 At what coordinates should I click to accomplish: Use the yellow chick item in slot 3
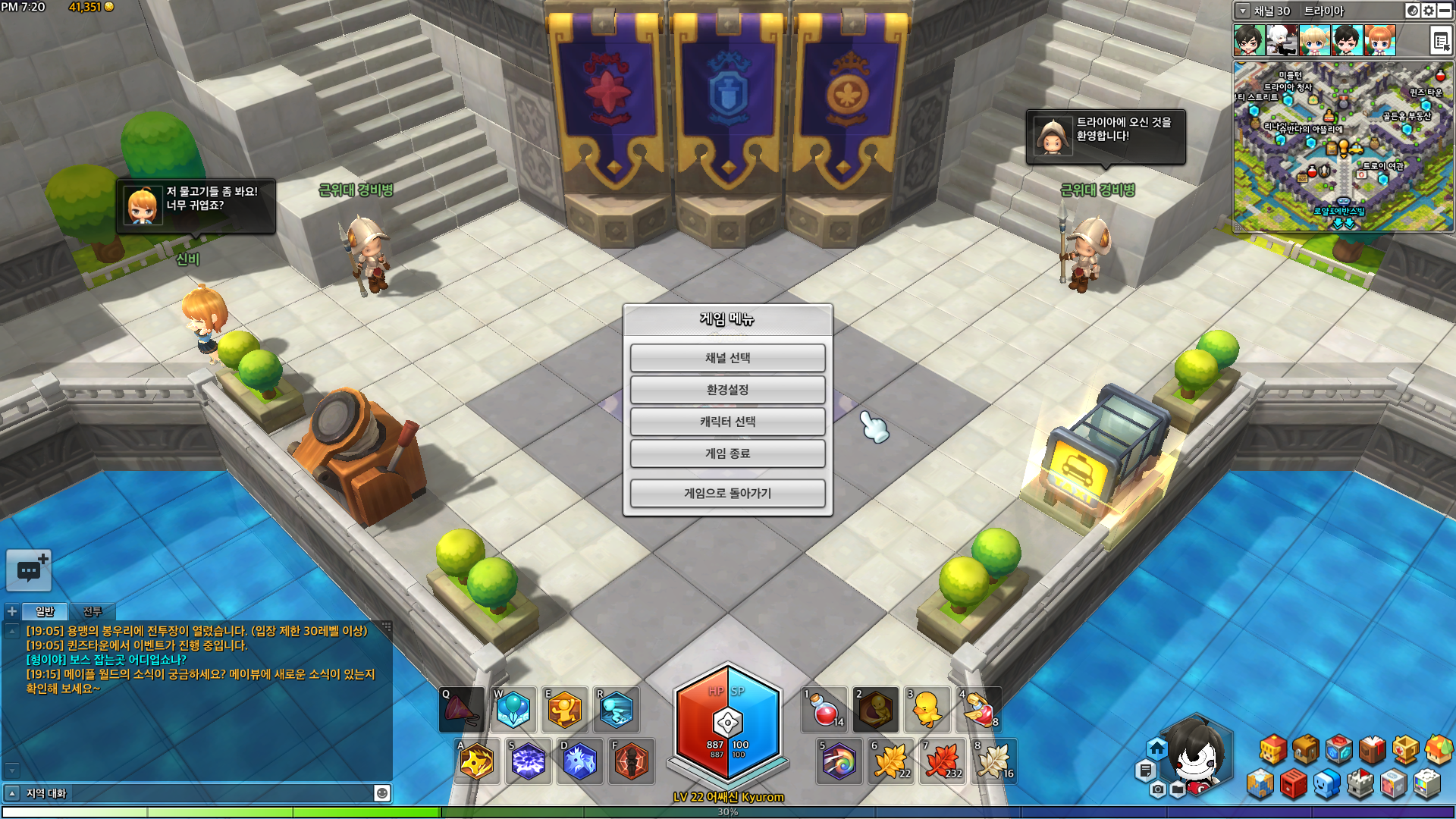926,711
